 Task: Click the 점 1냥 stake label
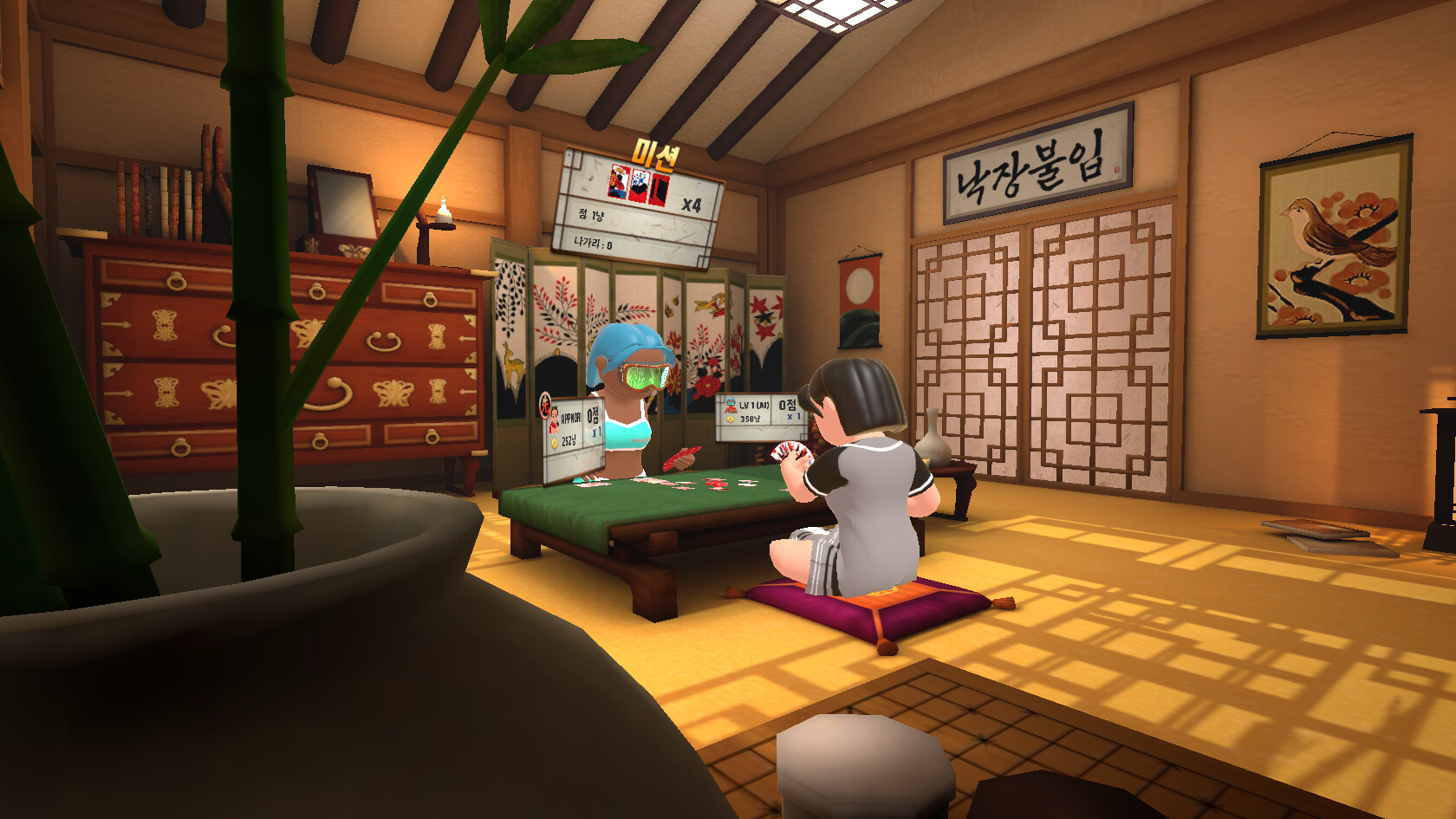click(x=592, y=216)
